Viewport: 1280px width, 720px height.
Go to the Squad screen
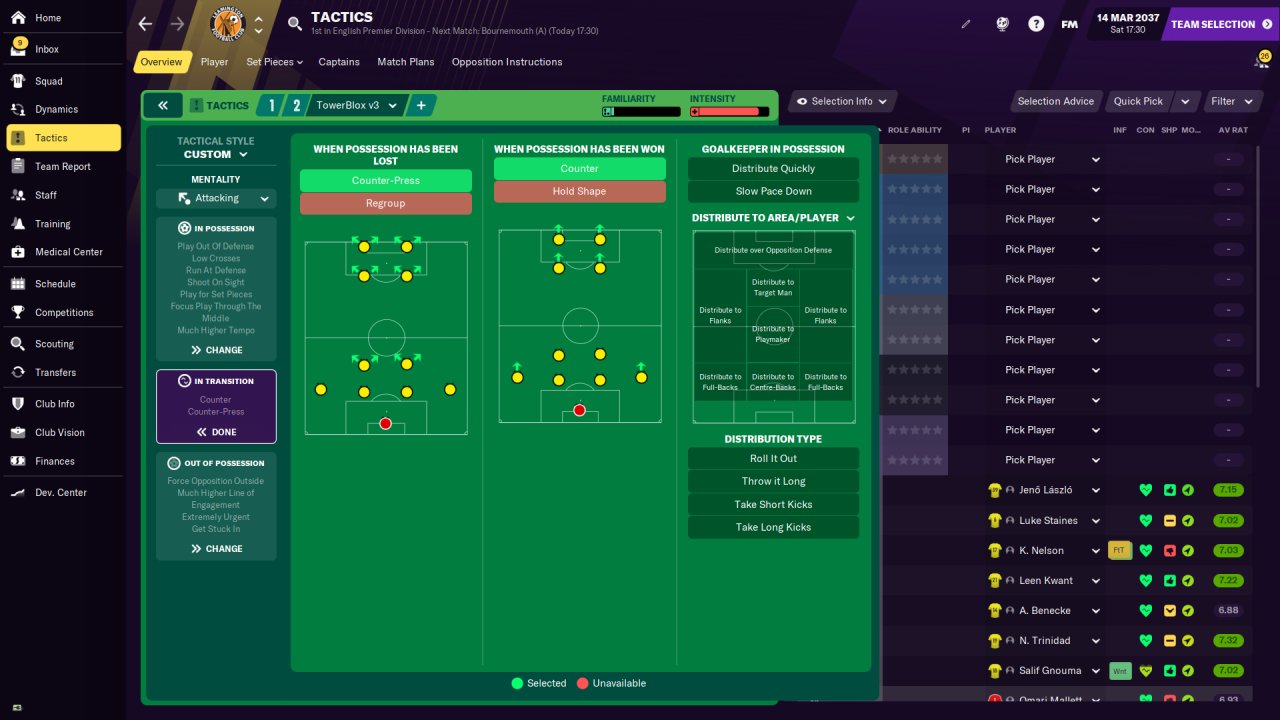coord(48,81)
